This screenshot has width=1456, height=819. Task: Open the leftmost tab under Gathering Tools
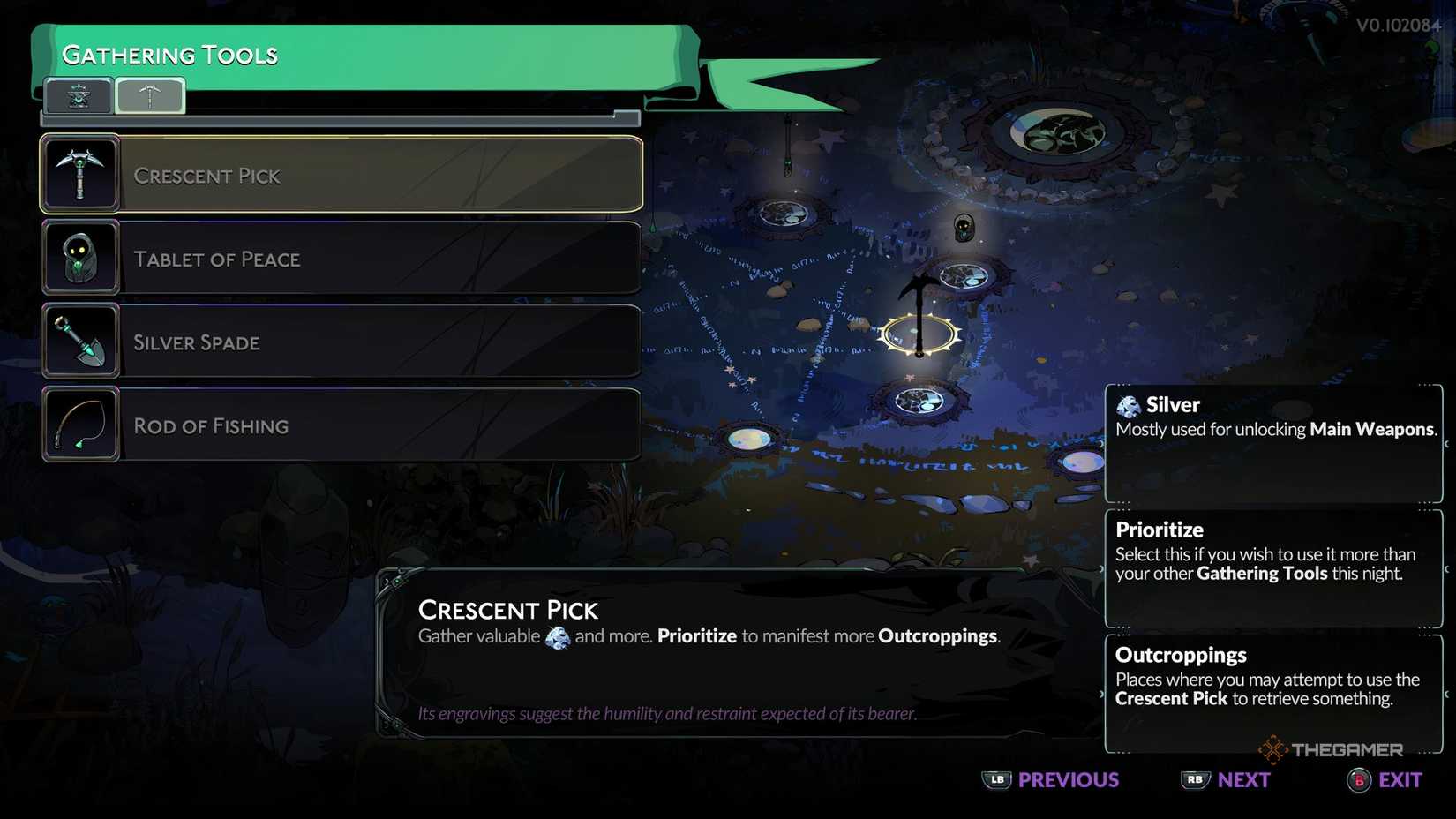(78, 94)
